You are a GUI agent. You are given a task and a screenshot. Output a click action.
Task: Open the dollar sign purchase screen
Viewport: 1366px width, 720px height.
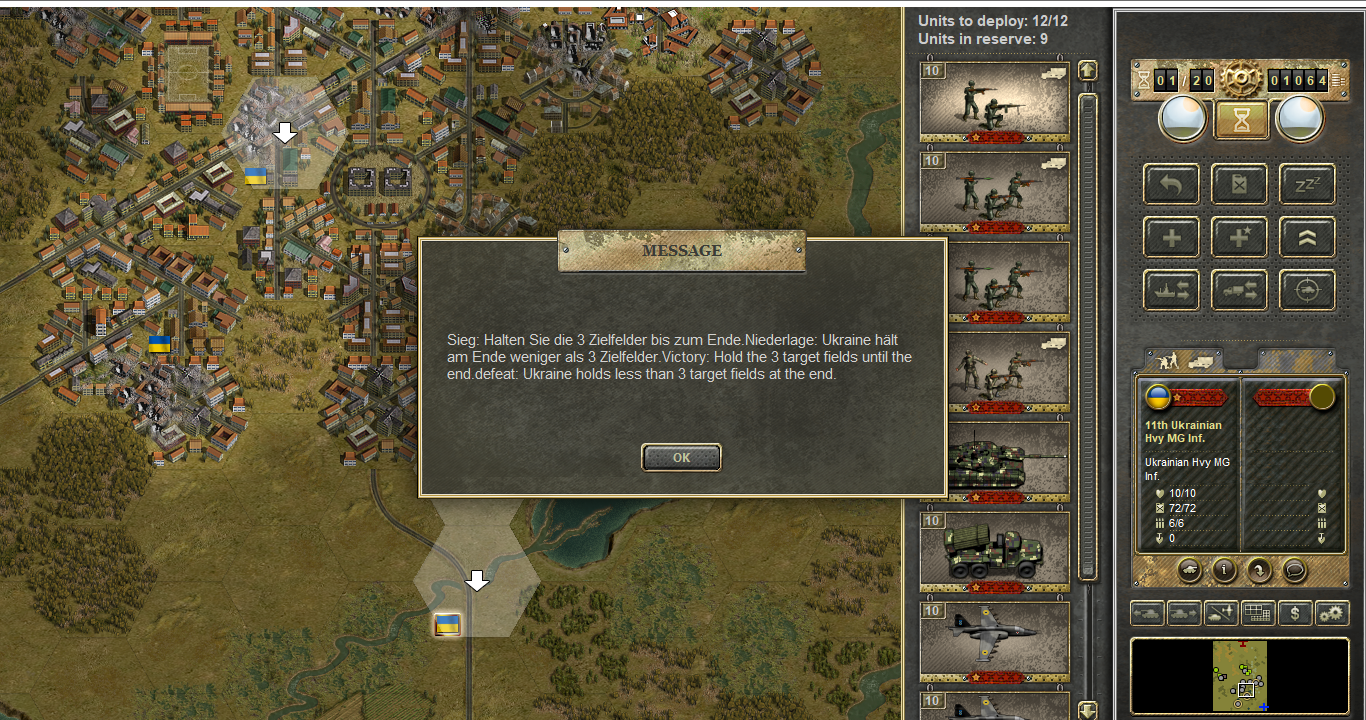click(1295, 613)
